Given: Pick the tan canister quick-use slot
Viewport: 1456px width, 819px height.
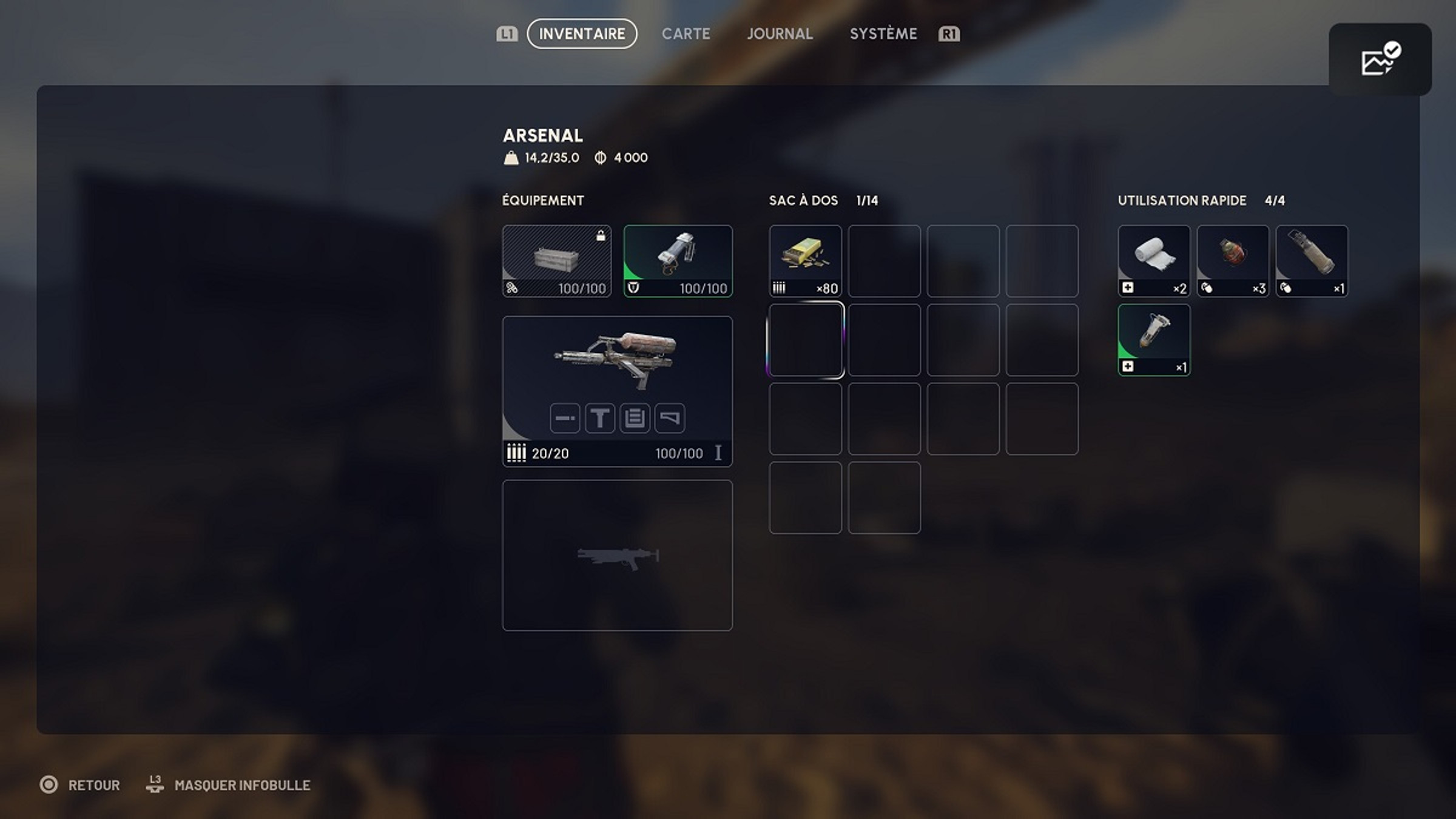Looking at the screenshot, I should coord(1312,261).
